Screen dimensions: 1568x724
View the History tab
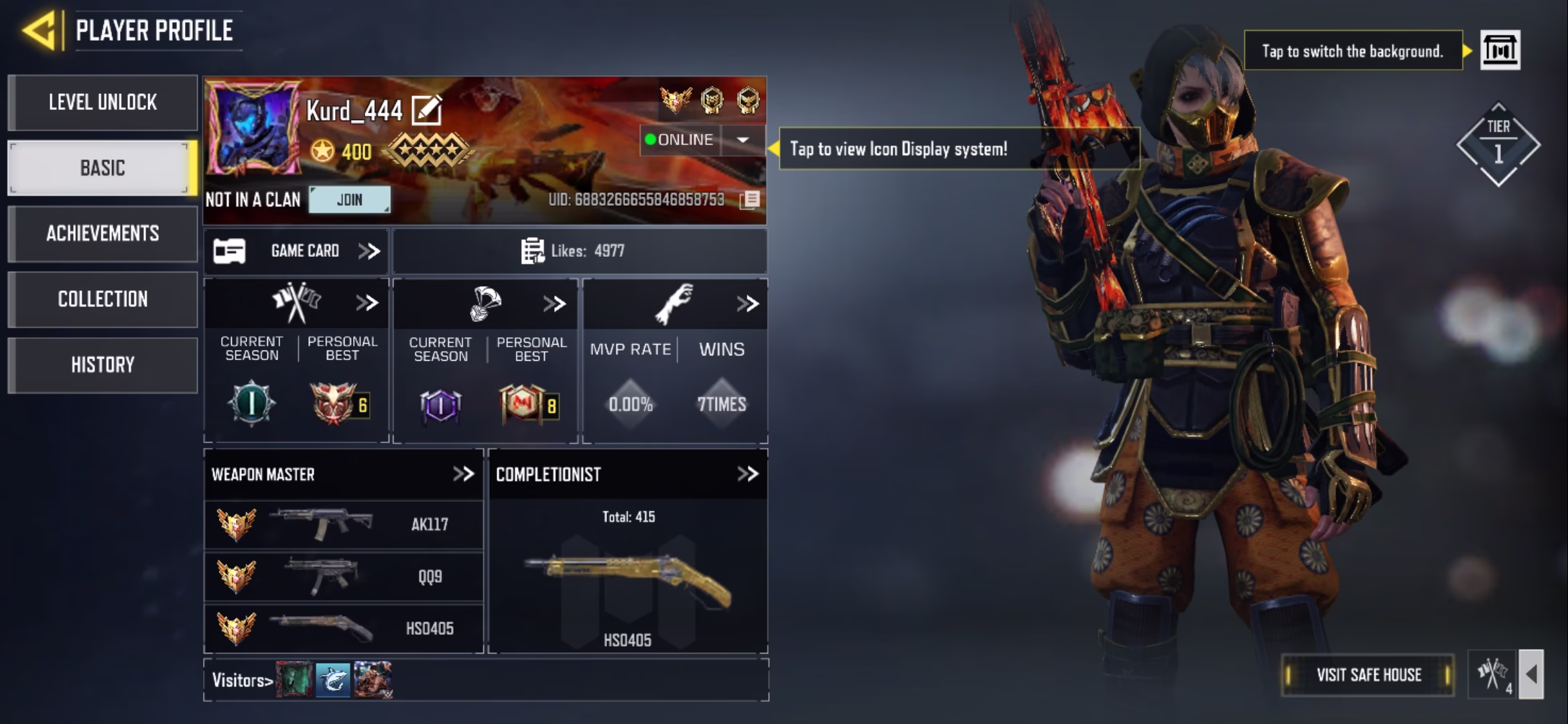103,365
